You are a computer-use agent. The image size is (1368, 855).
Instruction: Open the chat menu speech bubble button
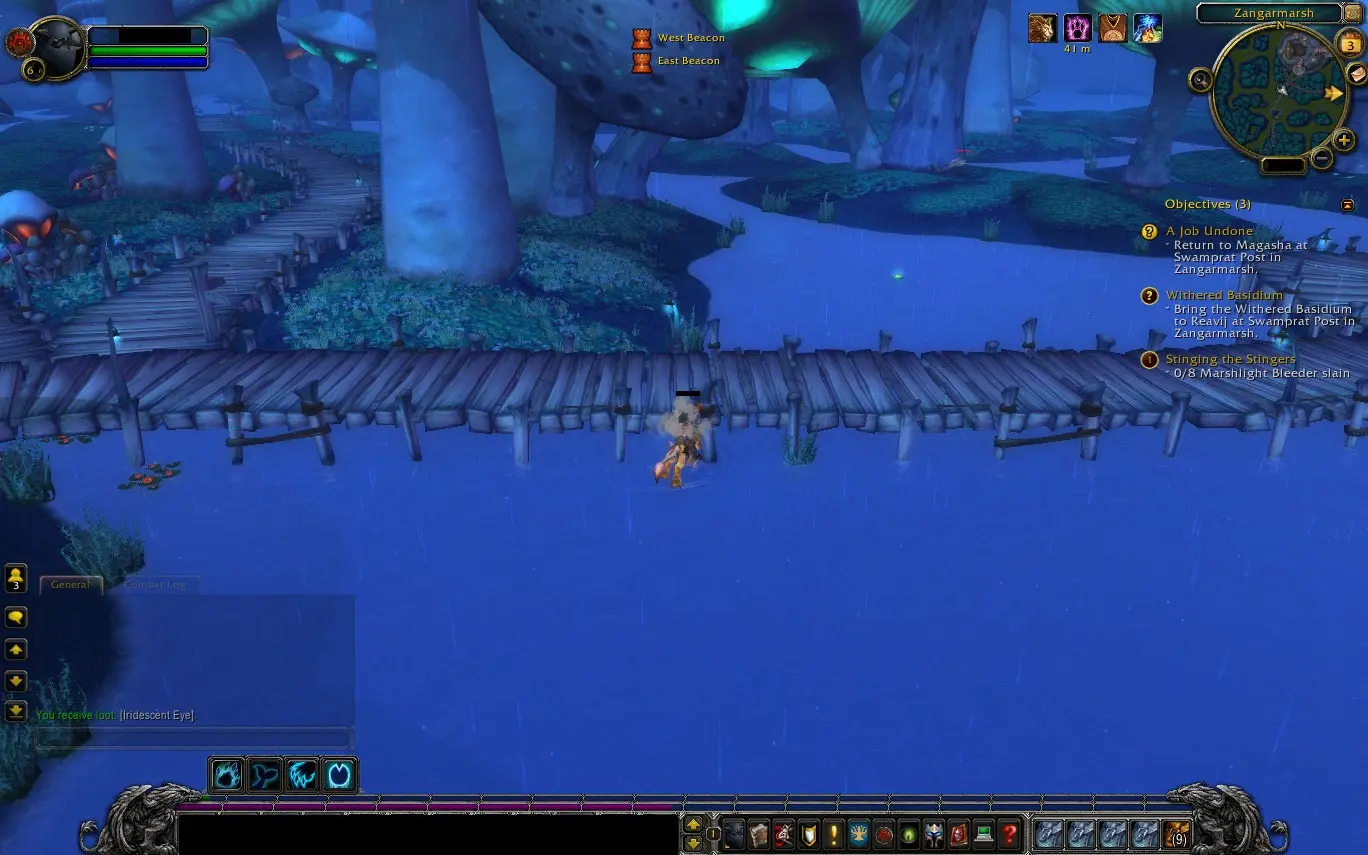16,617
